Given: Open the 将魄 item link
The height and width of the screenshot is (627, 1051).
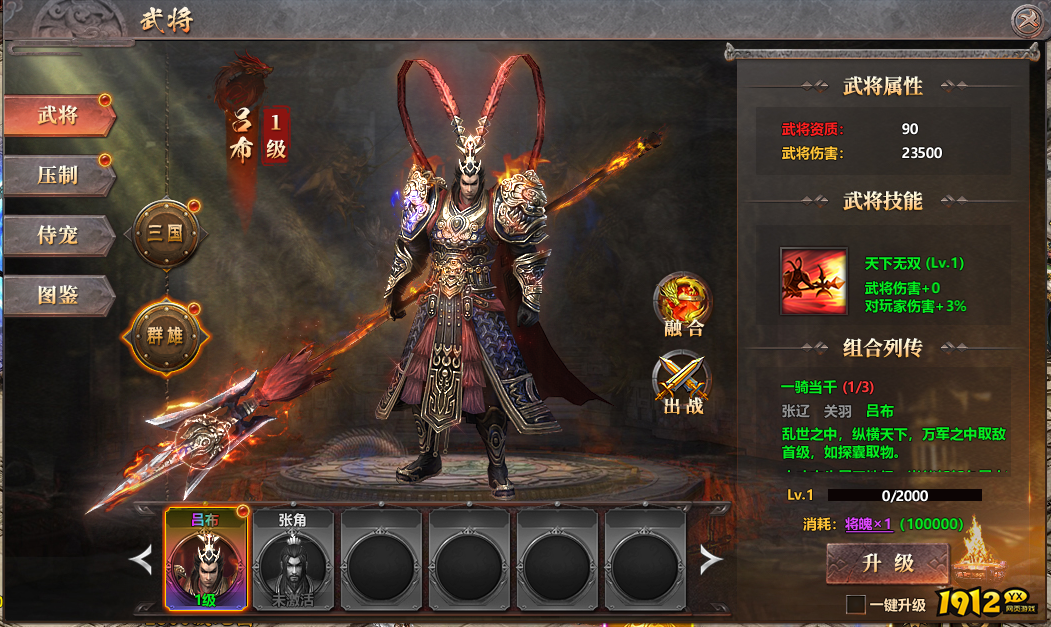Looking at the screenshot, I should [870, 524].
